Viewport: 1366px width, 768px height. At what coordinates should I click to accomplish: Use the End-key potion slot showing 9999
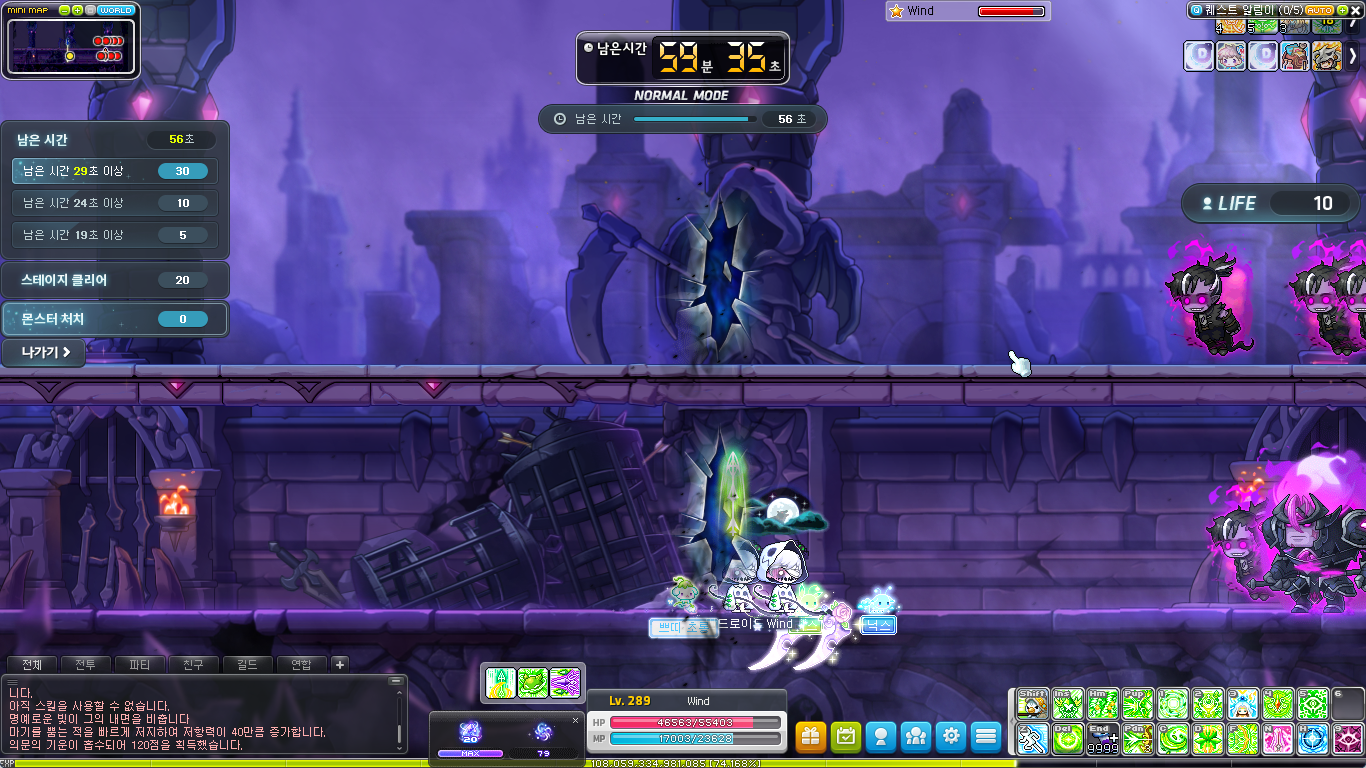pyautogui.click(x=1102, y=740)
